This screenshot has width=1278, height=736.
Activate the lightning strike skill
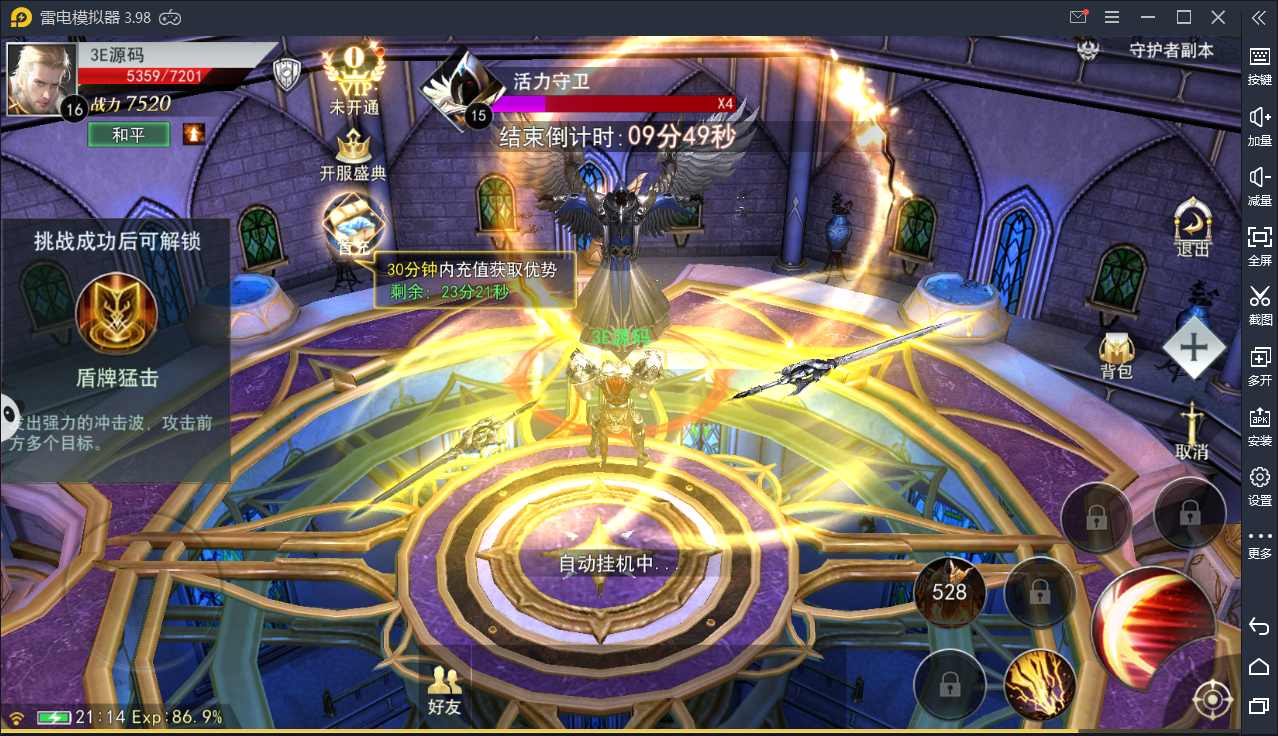tap(1039, 686)
